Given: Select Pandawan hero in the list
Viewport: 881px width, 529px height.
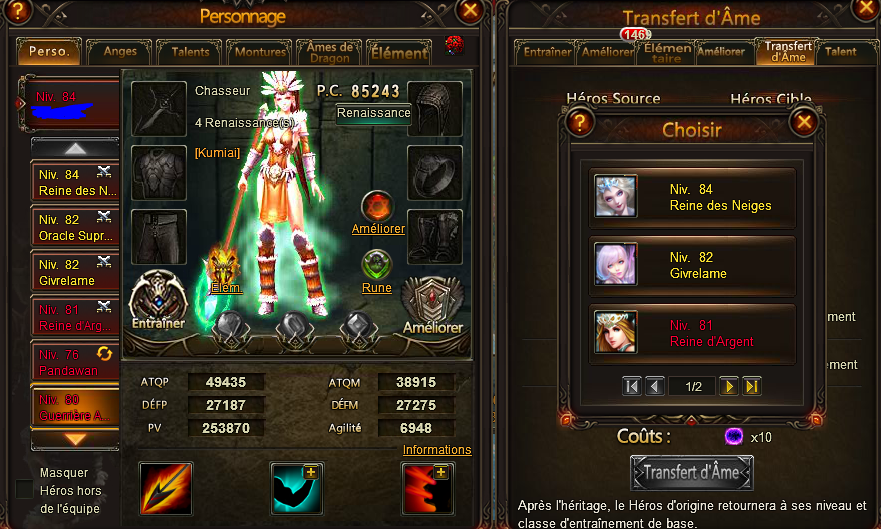Looking at the screenshot, I should (x=76, y=363).
